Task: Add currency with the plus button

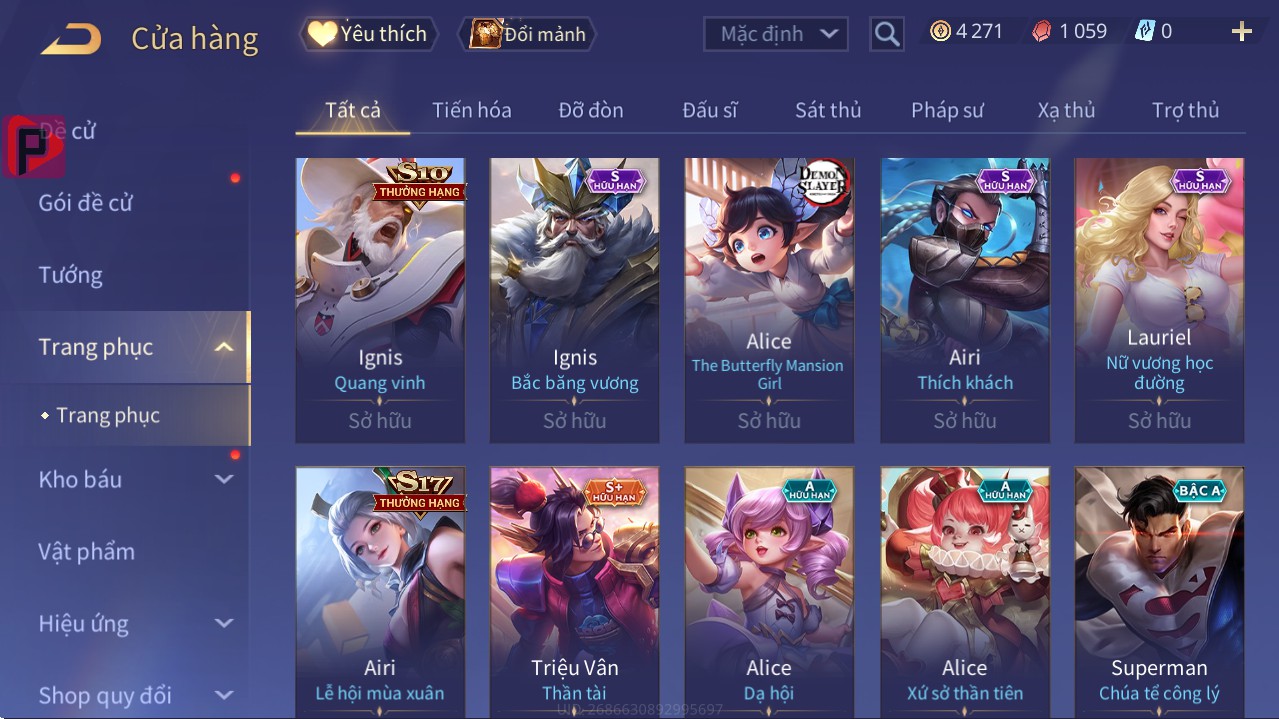Action: 1241,32
